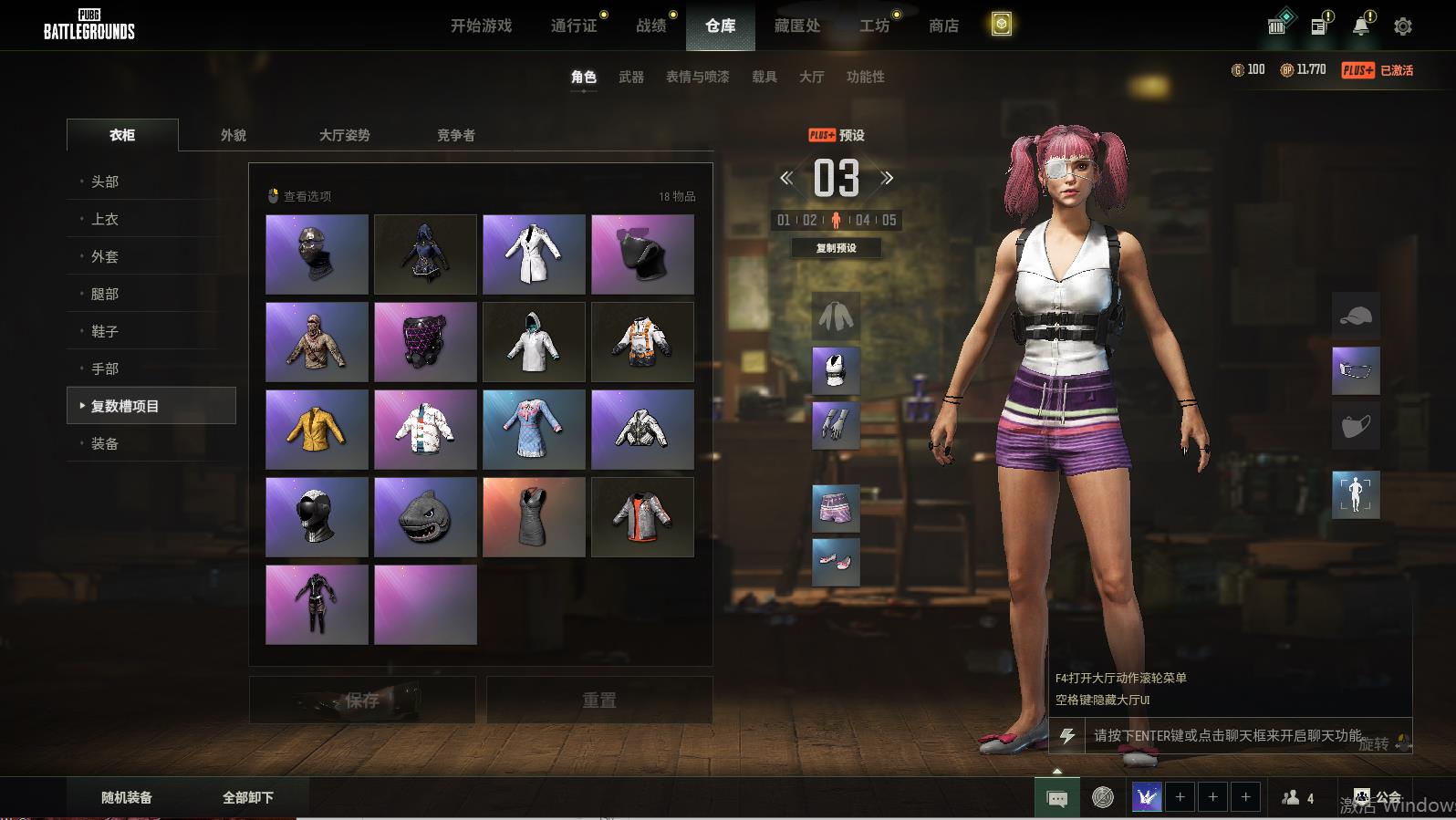
Task: Choose the 鞋子 shoes category
Action: click(105, 331)
